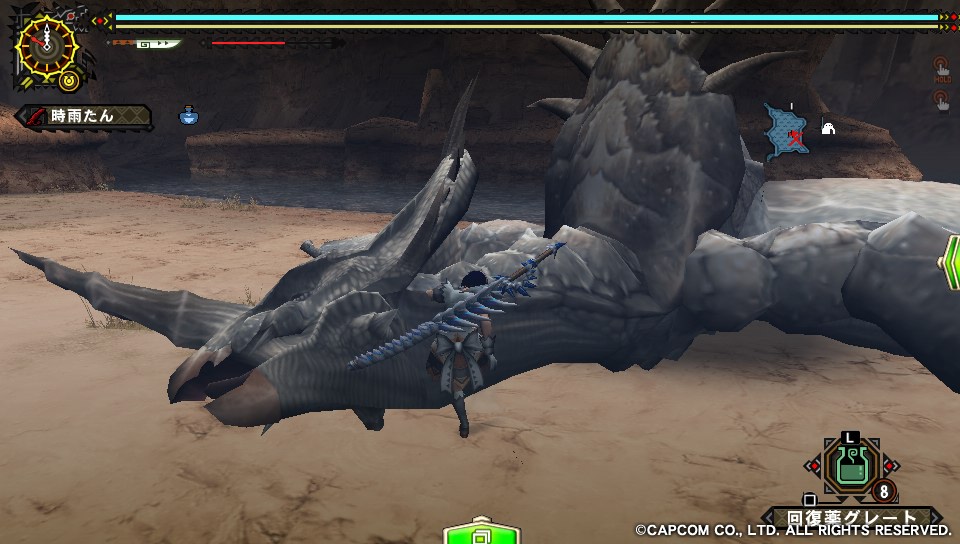Open the green panel tab at right edge
The width and height of the screenshot is (960, 544).
[x=949, y=262]
